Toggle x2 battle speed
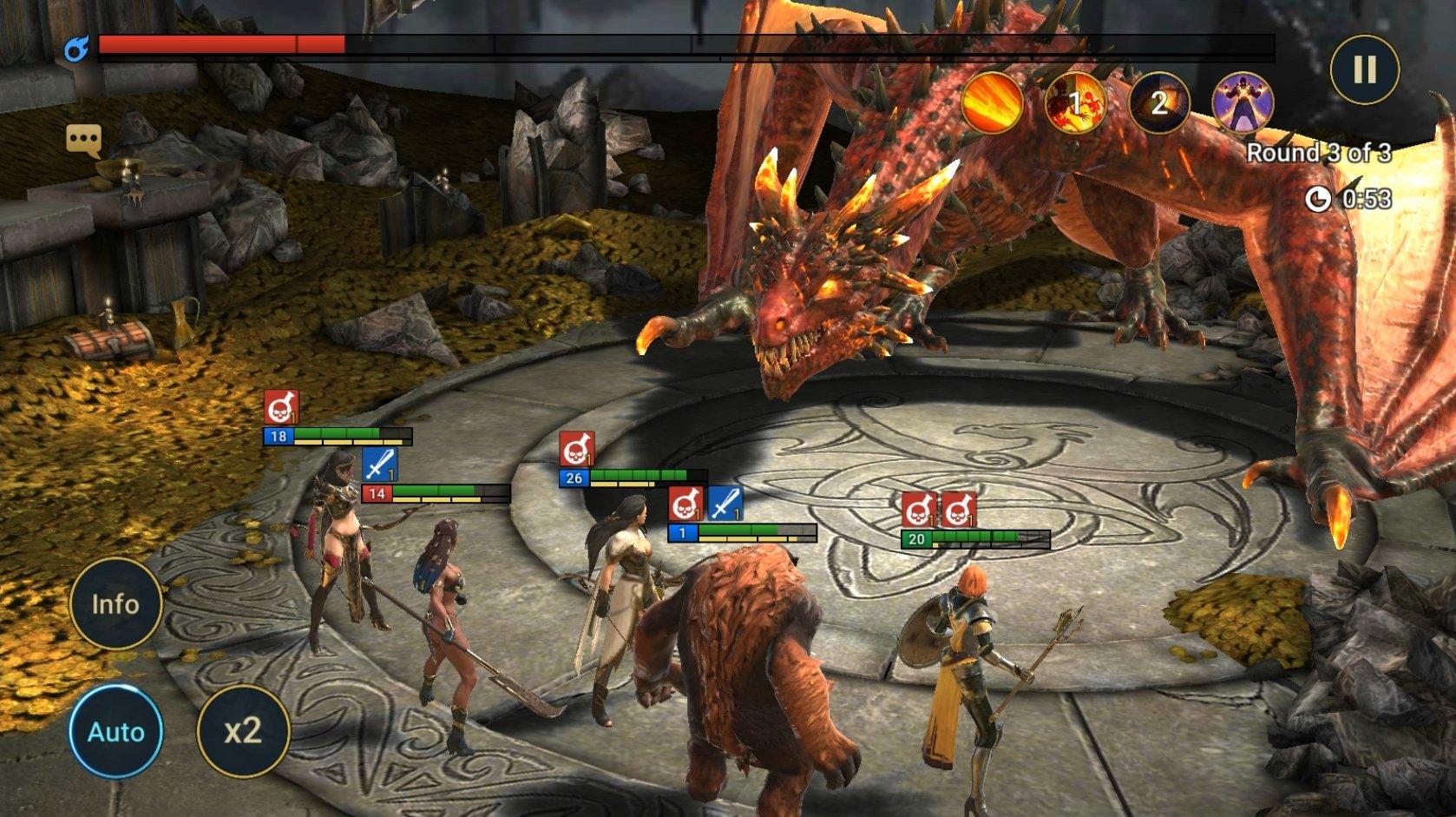 [x=245, y=731]
